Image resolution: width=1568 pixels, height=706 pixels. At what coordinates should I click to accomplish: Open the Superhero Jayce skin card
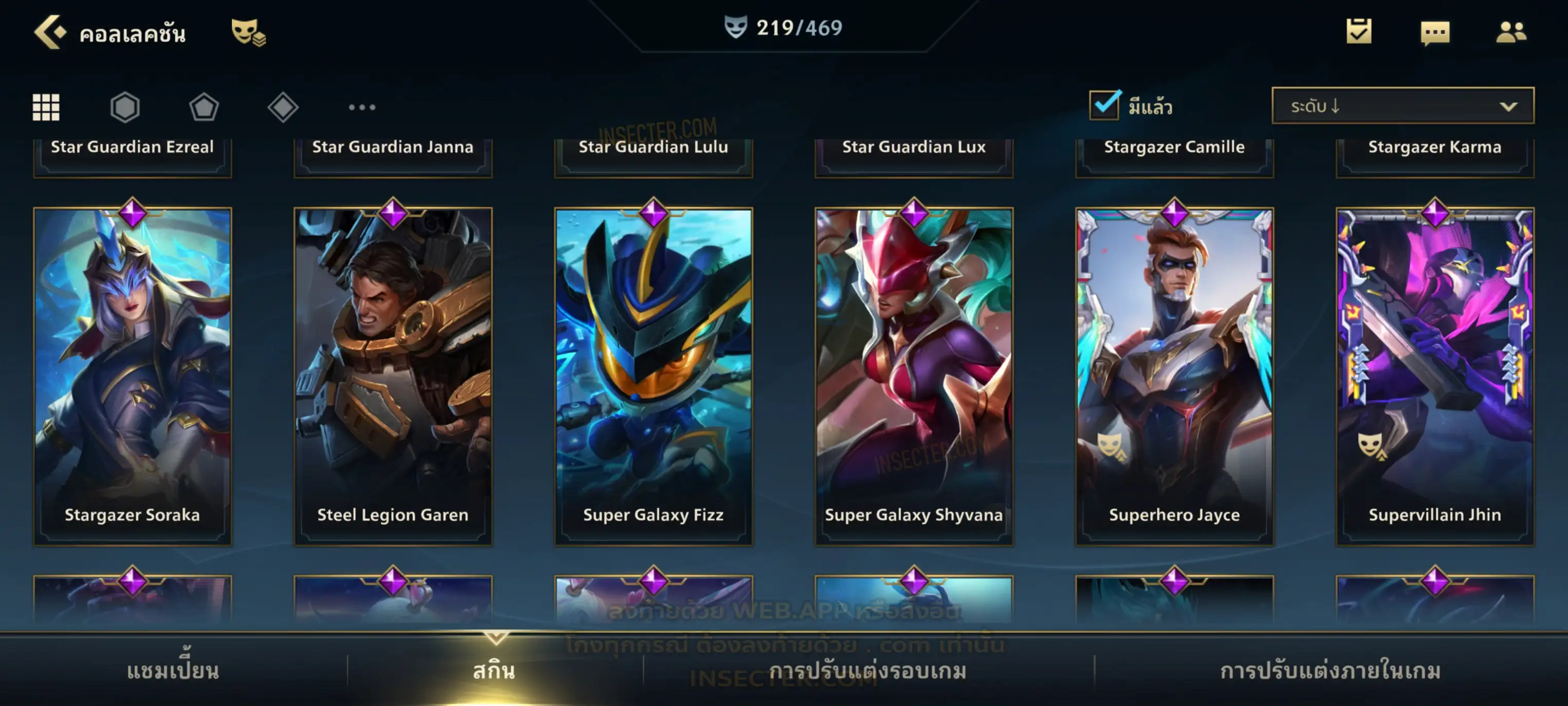tap(1174, 375)
